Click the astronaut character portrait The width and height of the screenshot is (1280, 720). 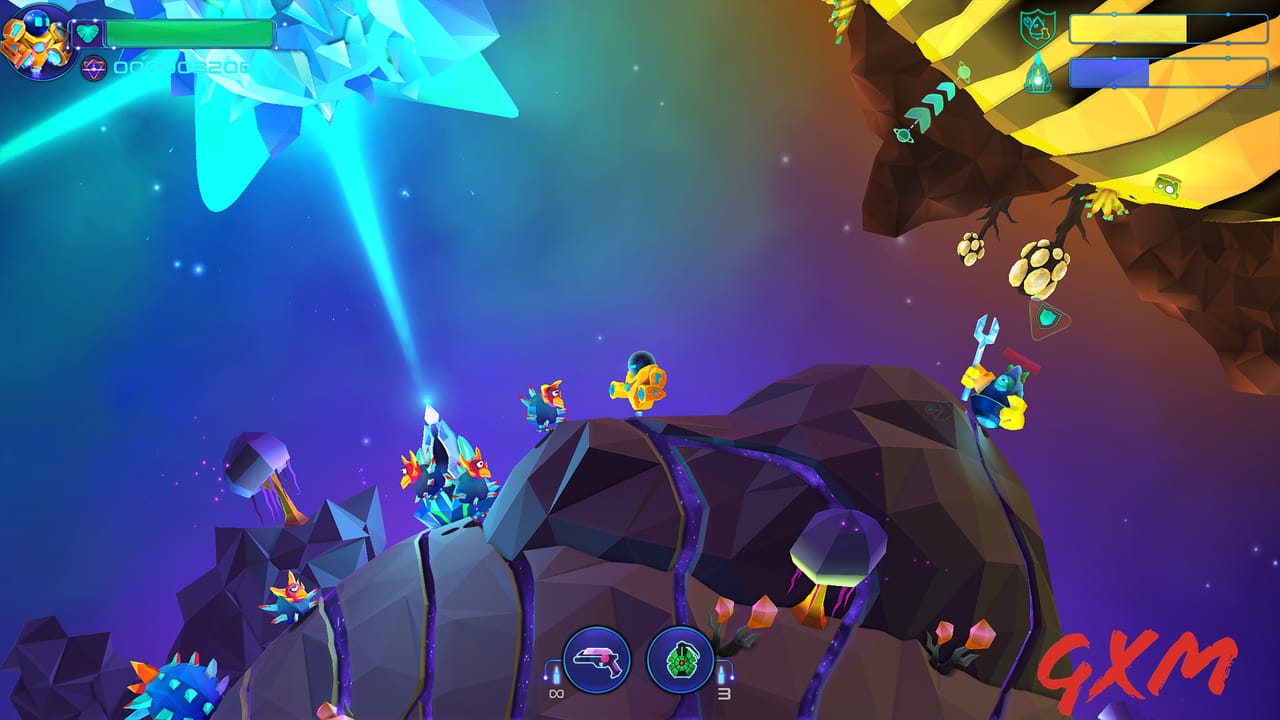coord(36,40)
